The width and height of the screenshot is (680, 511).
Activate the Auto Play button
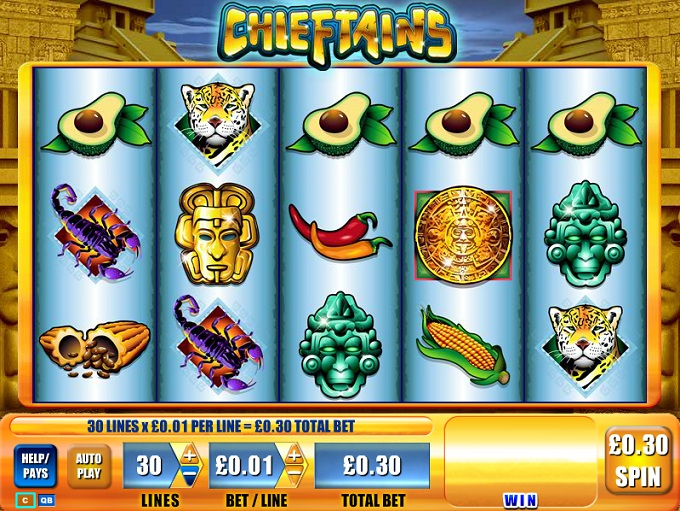tap(89, 467)
